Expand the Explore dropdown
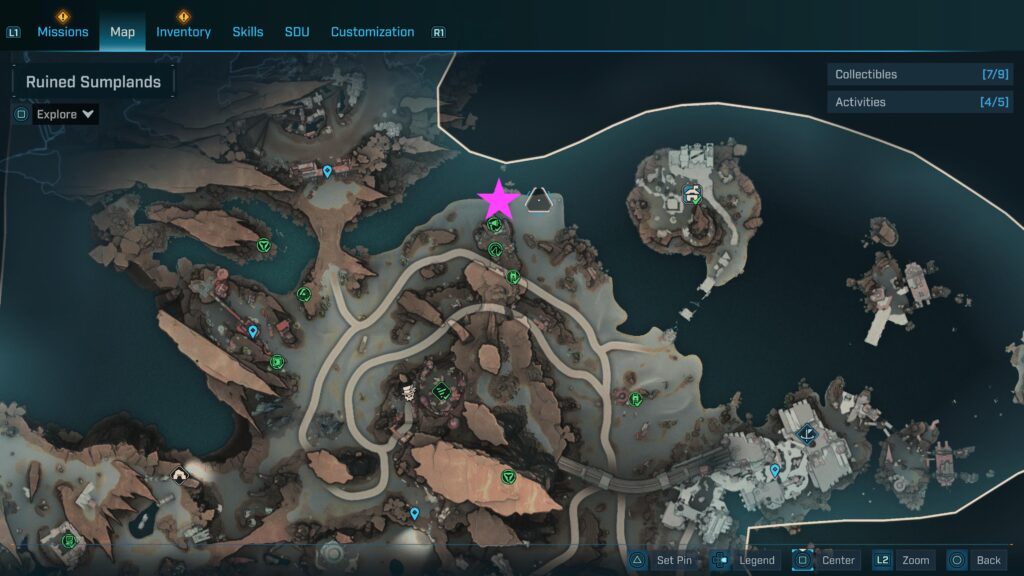The width and height of the screenshot is (1024, 576). (x=65, y=114)
